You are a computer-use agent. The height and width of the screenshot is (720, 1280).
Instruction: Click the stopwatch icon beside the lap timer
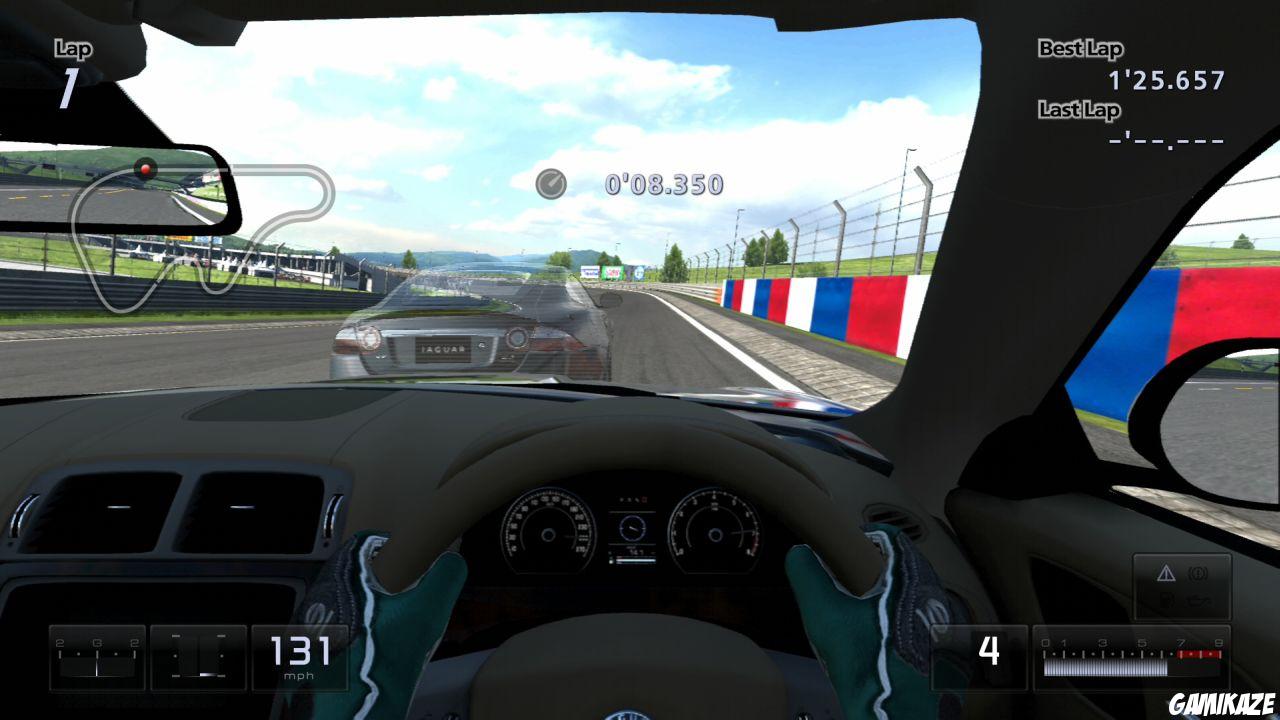tap(551, 184)
